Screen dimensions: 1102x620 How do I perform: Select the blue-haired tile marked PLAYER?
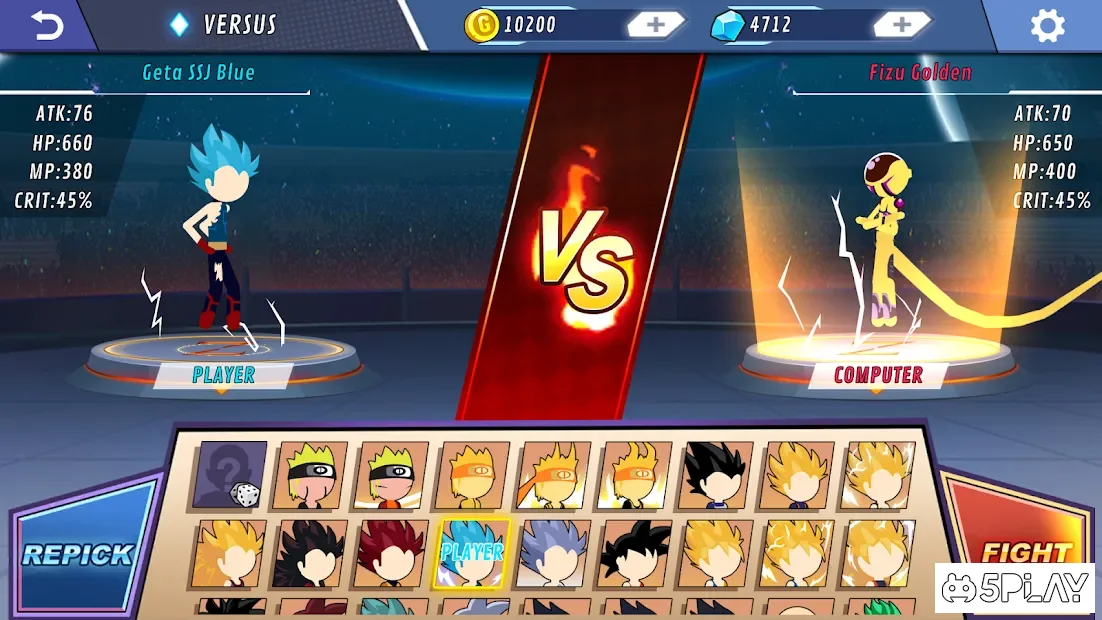473,553
